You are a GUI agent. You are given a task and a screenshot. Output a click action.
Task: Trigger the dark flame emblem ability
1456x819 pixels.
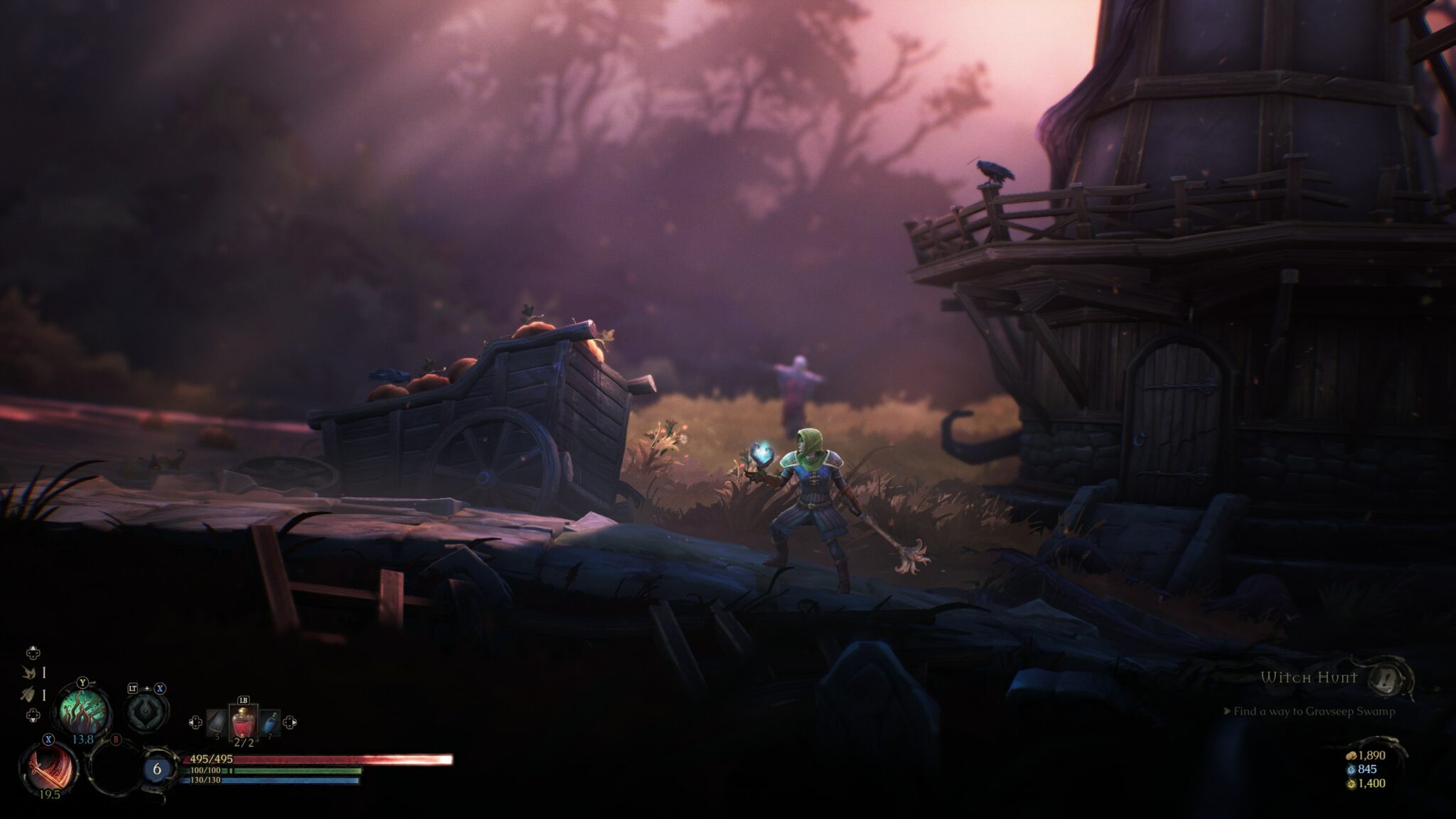click(147, 711)
